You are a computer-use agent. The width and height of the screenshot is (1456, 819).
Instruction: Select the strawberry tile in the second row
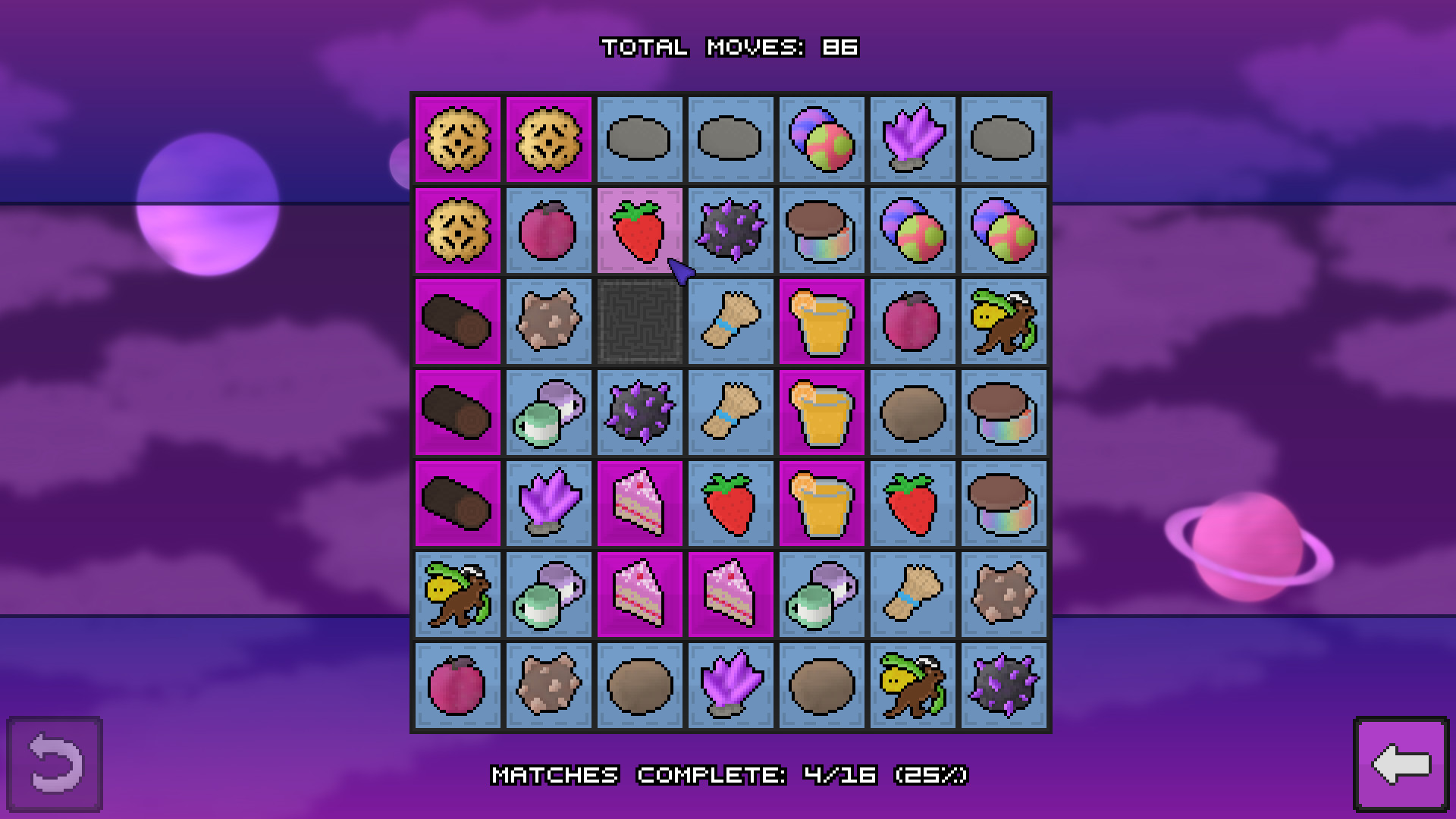pos(639,231)
